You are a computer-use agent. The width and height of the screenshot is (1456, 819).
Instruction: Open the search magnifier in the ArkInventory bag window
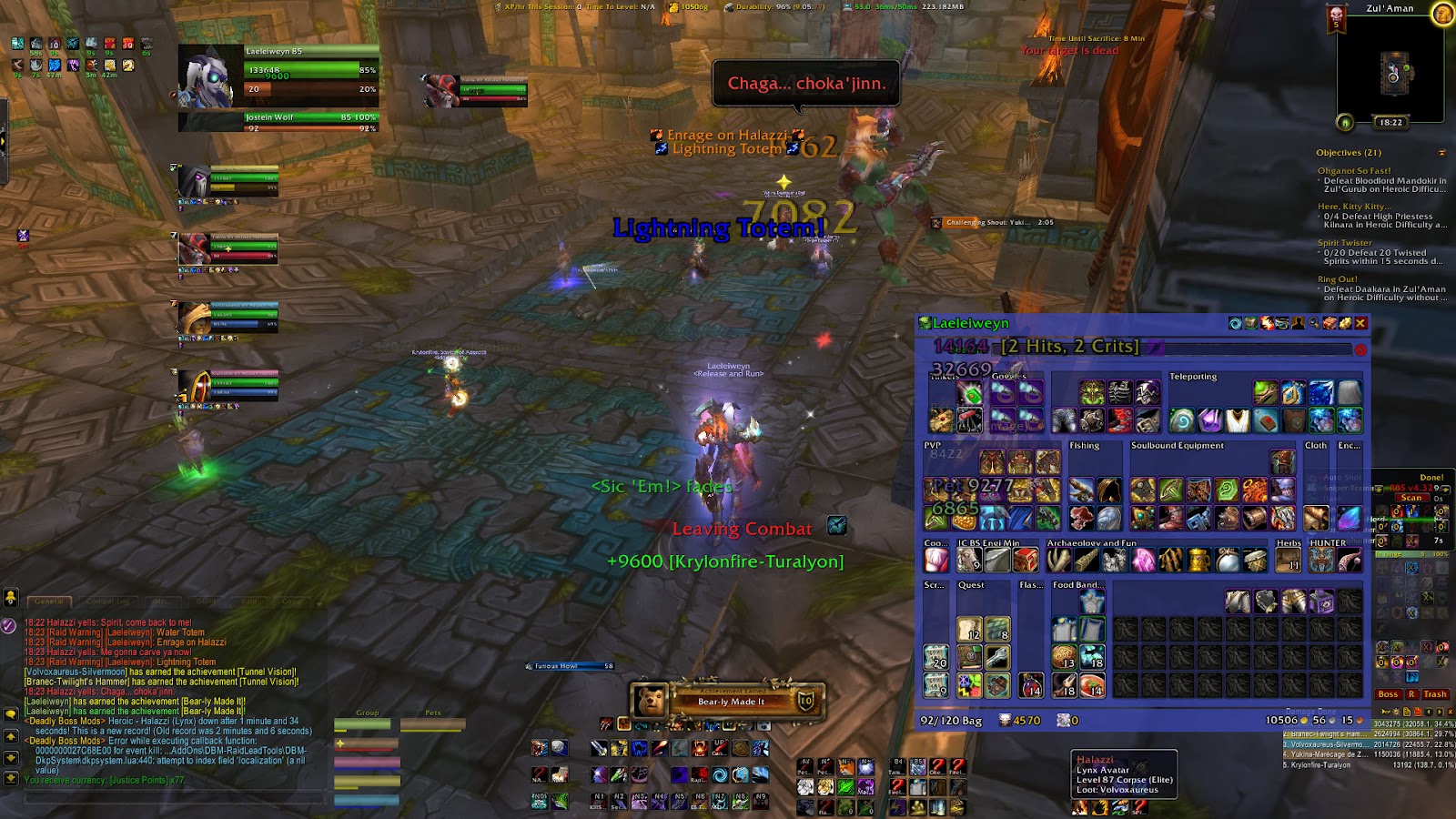pyautogui.click(x=1314, y=323)
